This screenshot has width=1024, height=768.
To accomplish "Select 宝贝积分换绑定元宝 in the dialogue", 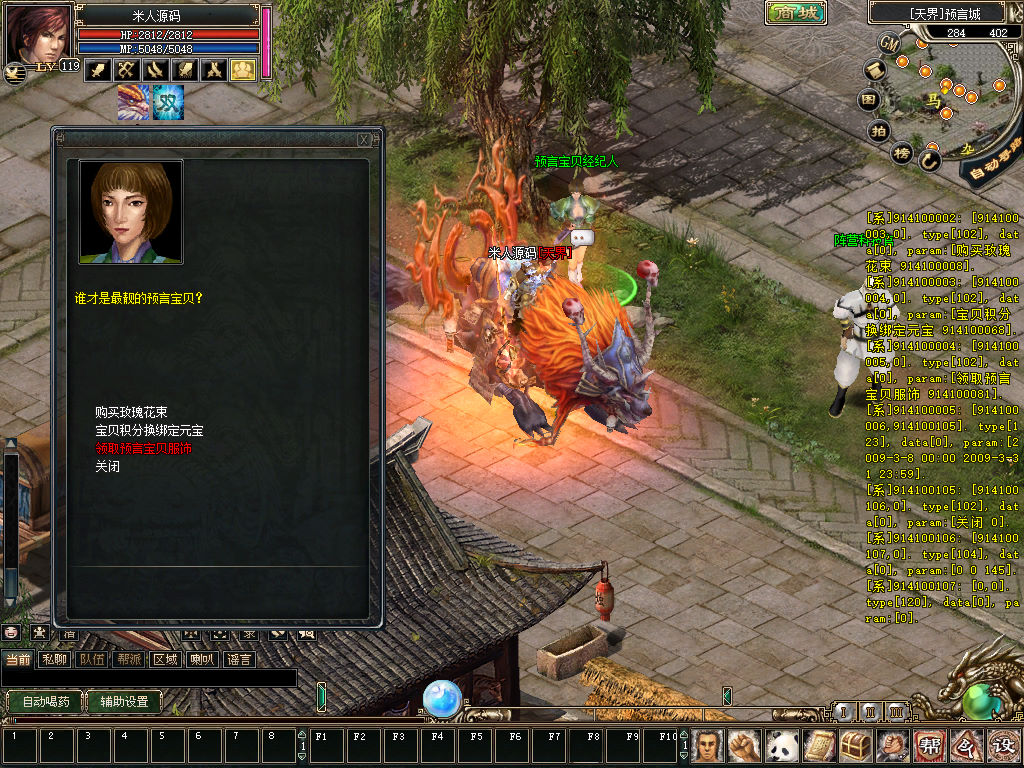I will (149, 430).
